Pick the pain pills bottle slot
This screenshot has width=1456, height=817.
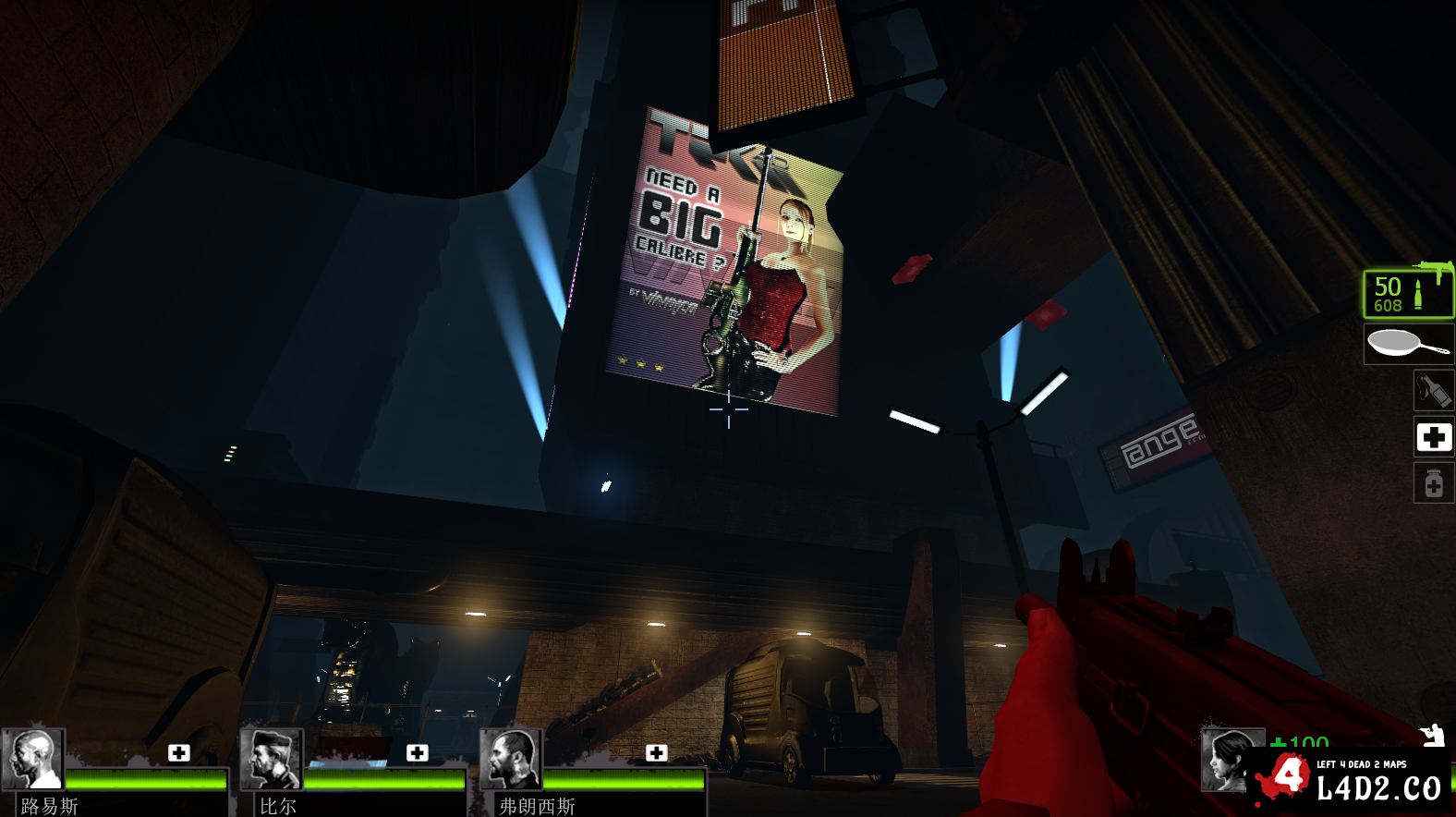(1434, 483)
